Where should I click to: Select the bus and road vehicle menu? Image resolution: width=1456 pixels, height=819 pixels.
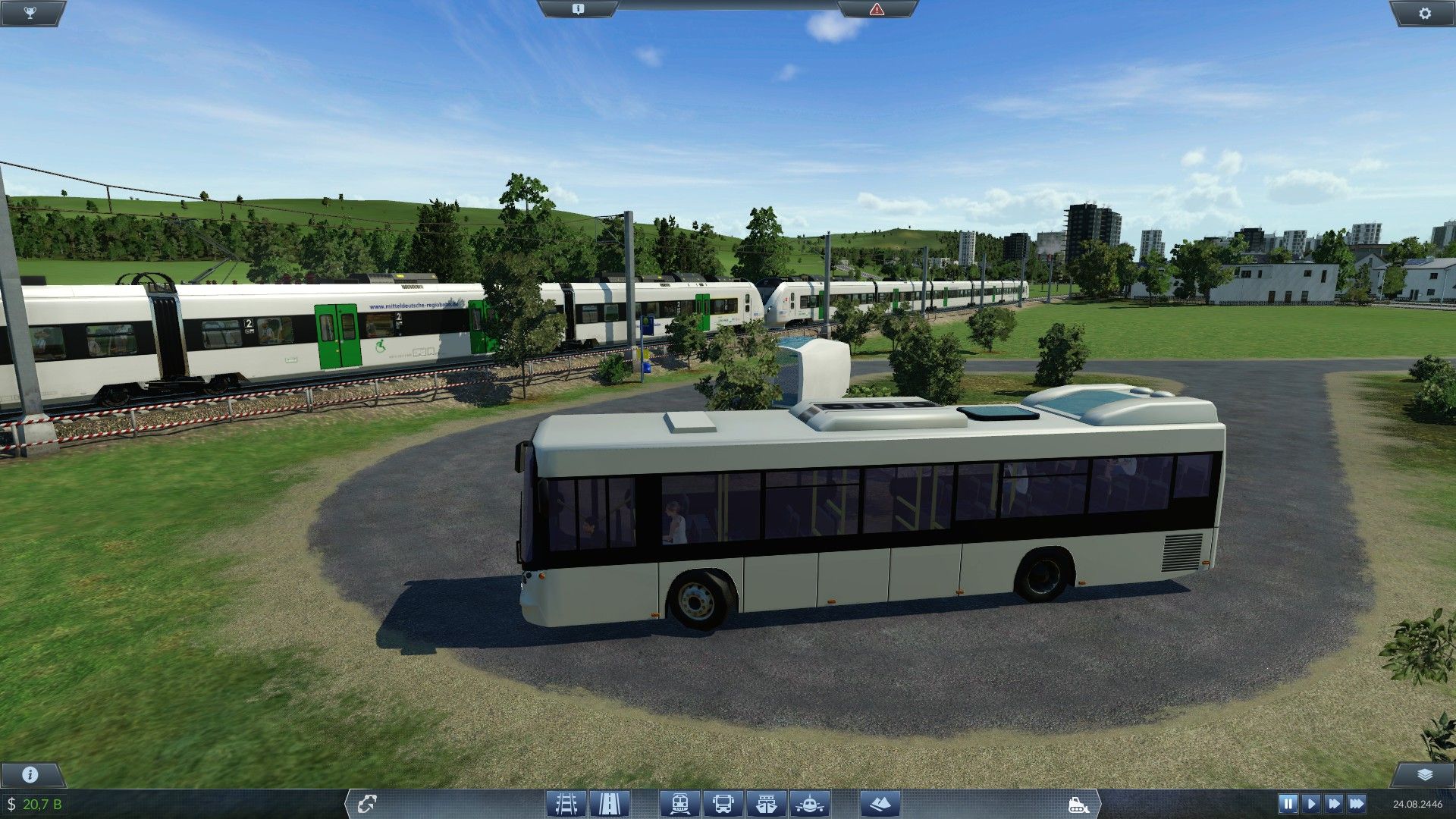click(723, 803)
